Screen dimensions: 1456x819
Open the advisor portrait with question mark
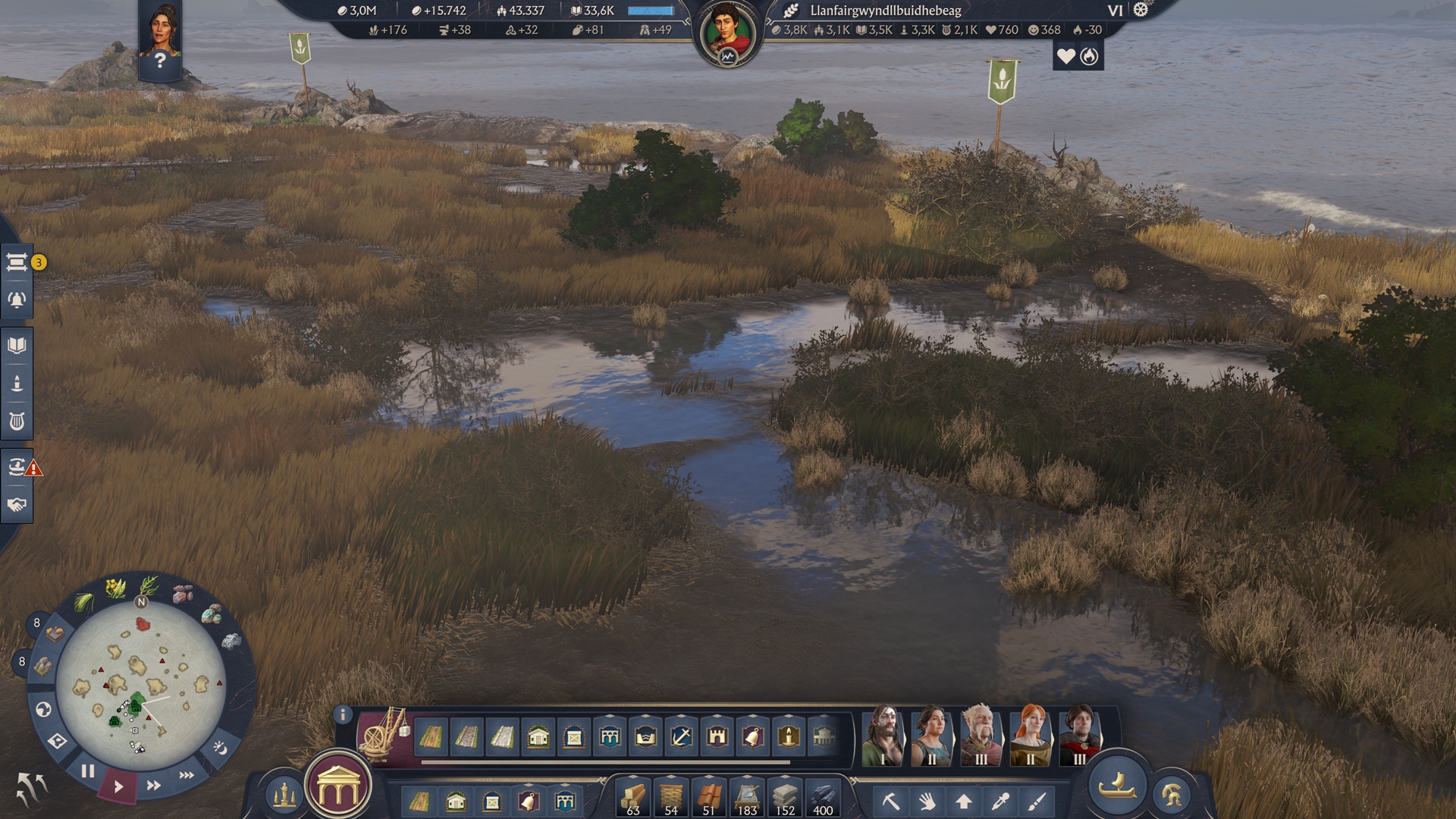point(159,38)
